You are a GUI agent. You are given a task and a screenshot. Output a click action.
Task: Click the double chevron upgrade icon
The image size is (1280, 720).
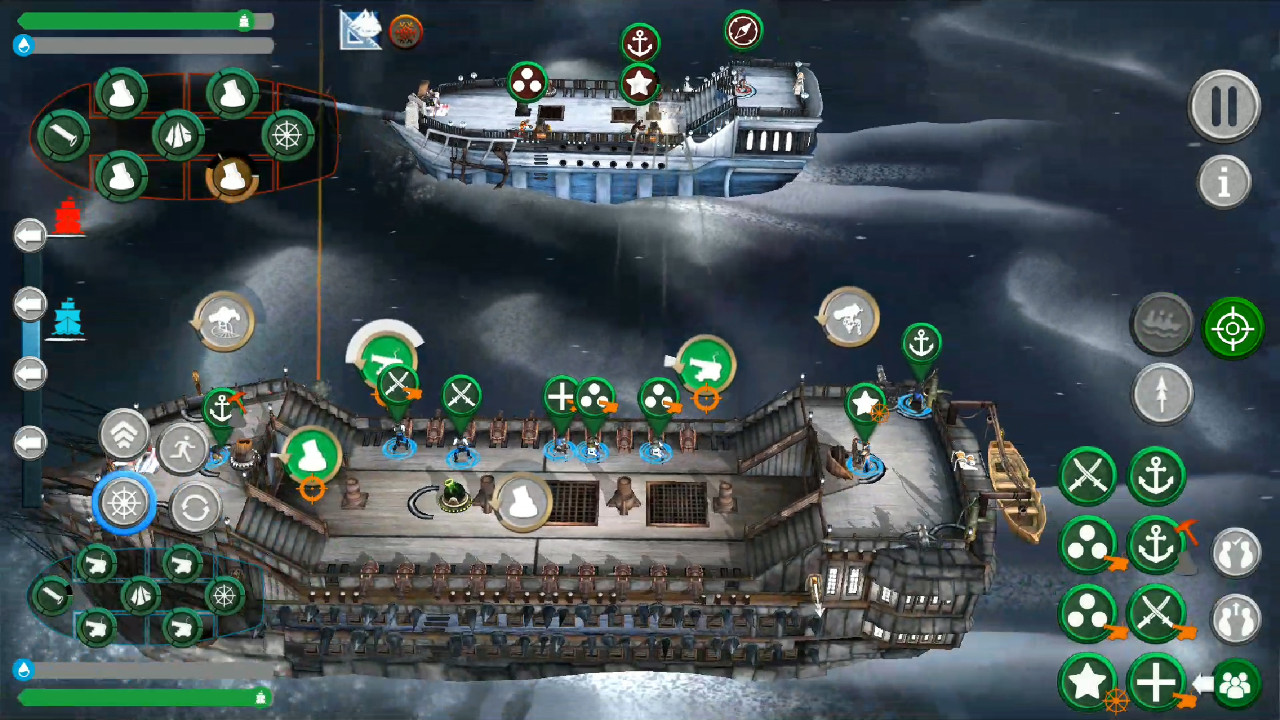[124, 433]
